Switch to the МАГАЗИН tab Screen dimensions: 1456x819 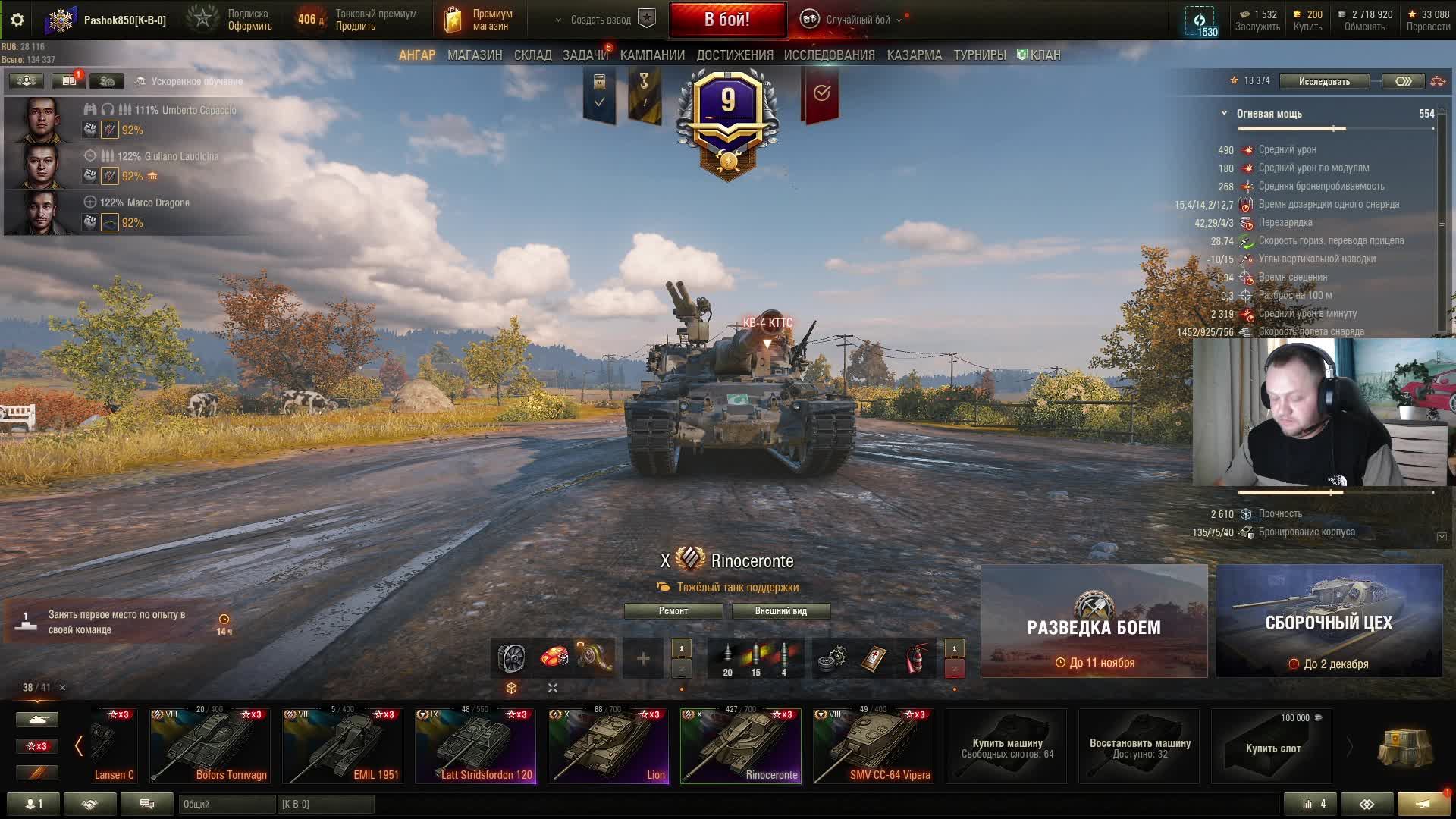click(x=475, y=55)
